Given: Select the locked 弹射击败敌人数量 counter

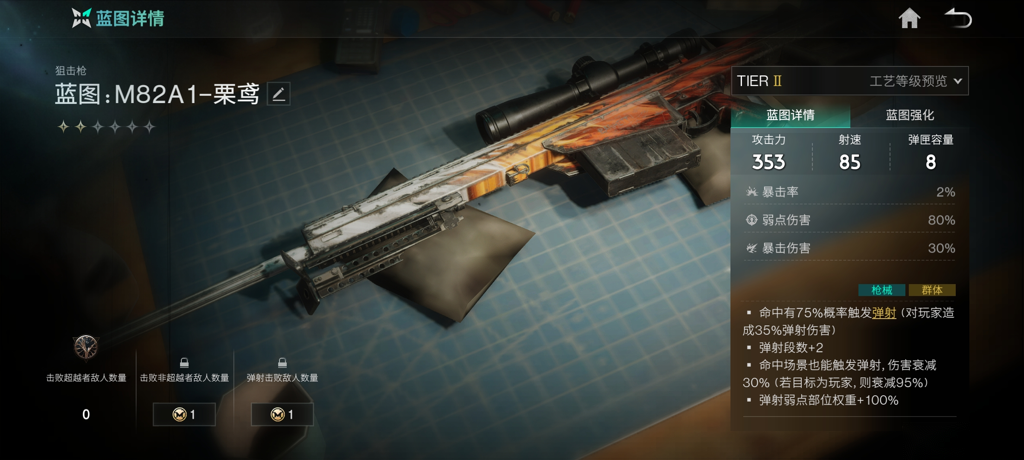Looking at the screenshot, I should click(x=282, y=414).
